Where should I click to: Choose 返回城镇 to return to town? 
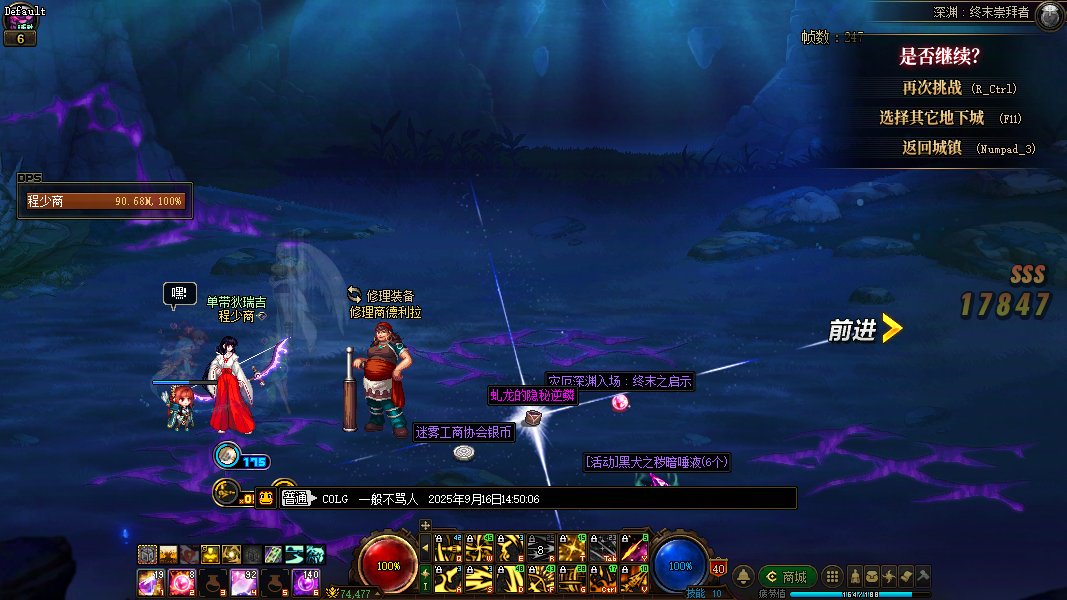(x=931, y=148)
